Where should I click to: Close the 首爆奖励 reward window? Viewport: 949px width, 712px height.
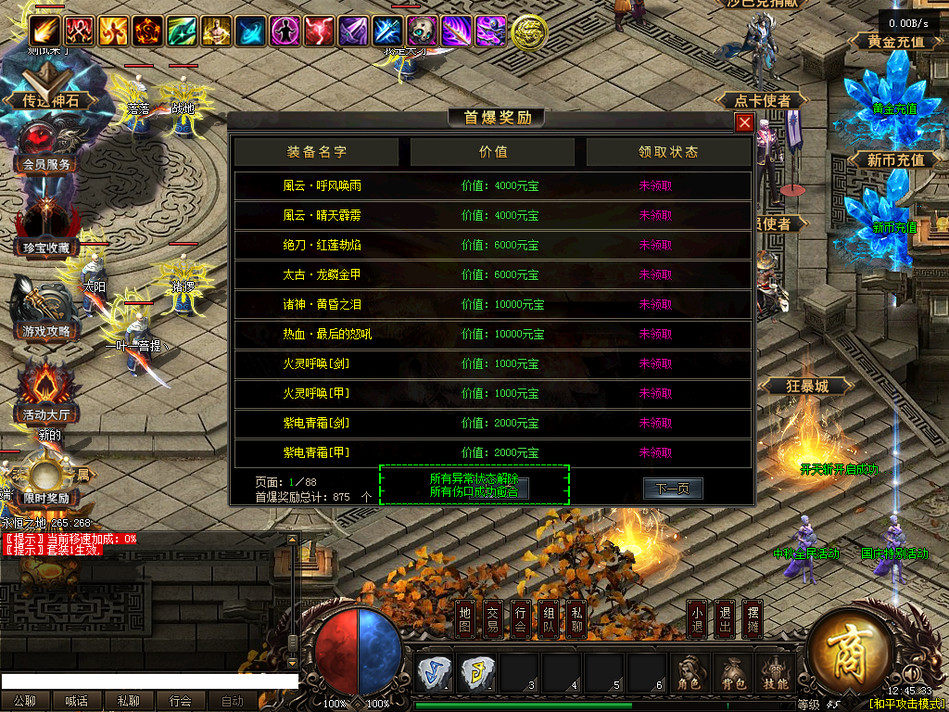[744, 123]
